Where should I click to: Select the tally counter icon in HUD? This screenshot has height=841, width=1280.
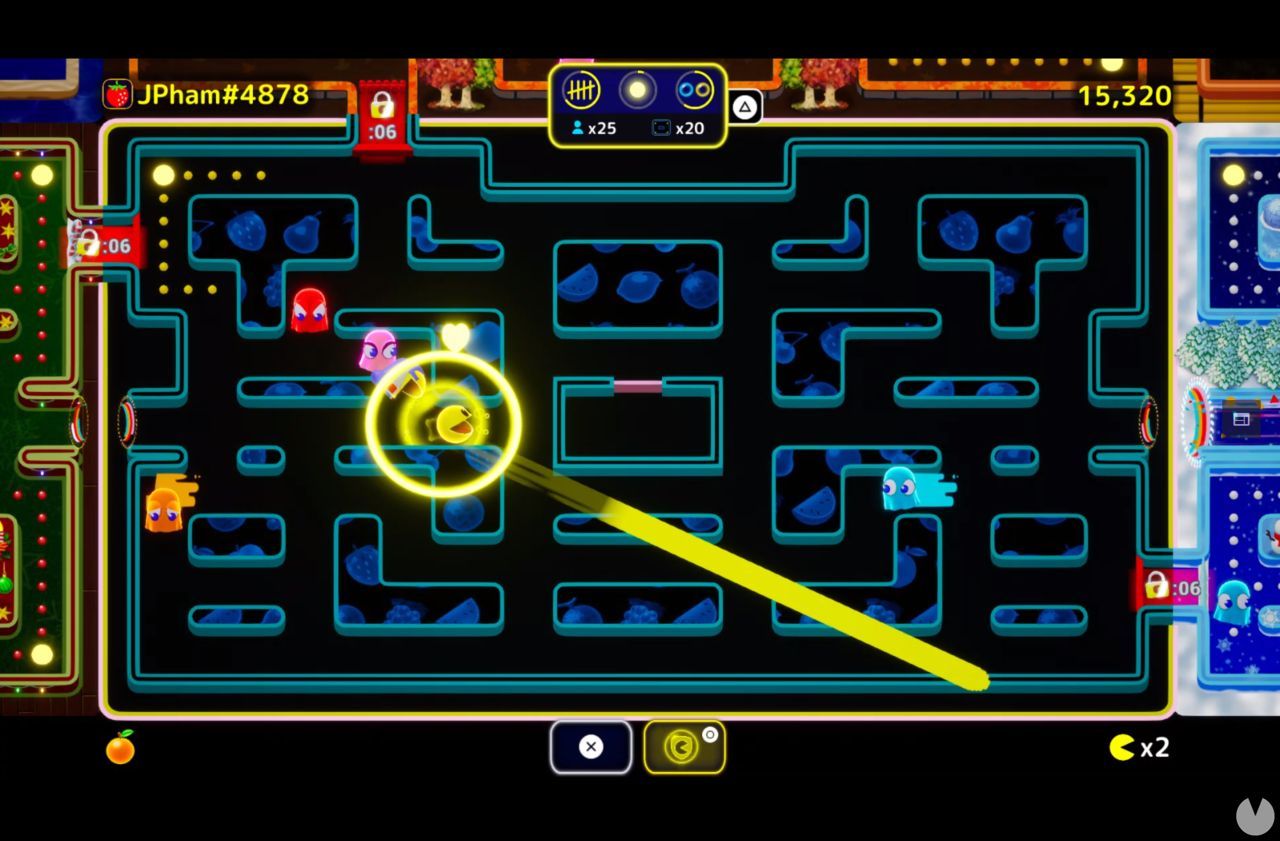pos(583,92)
